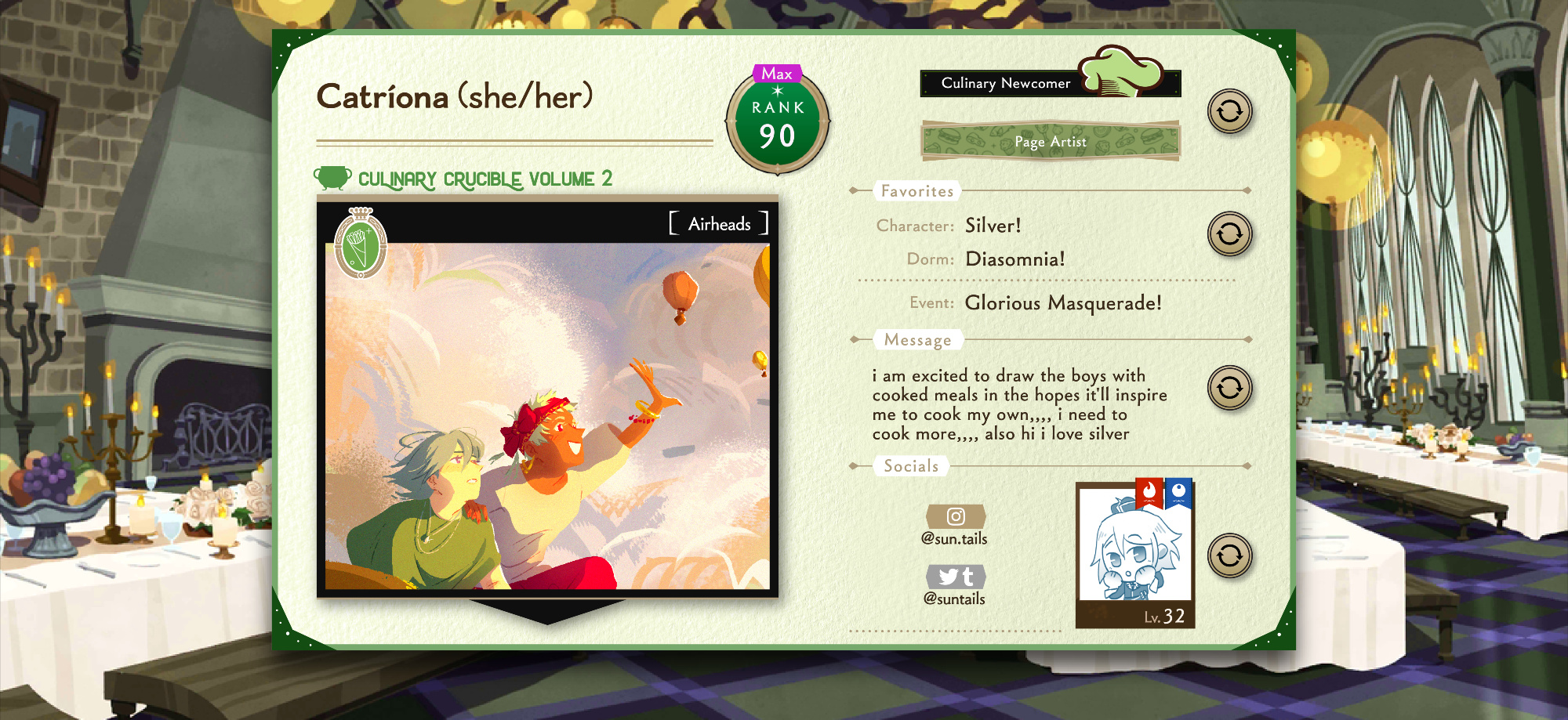Viewport: 1568px width, 720px height.
Task: Choose the Page Artist banner
Action: pos(1050,142)
